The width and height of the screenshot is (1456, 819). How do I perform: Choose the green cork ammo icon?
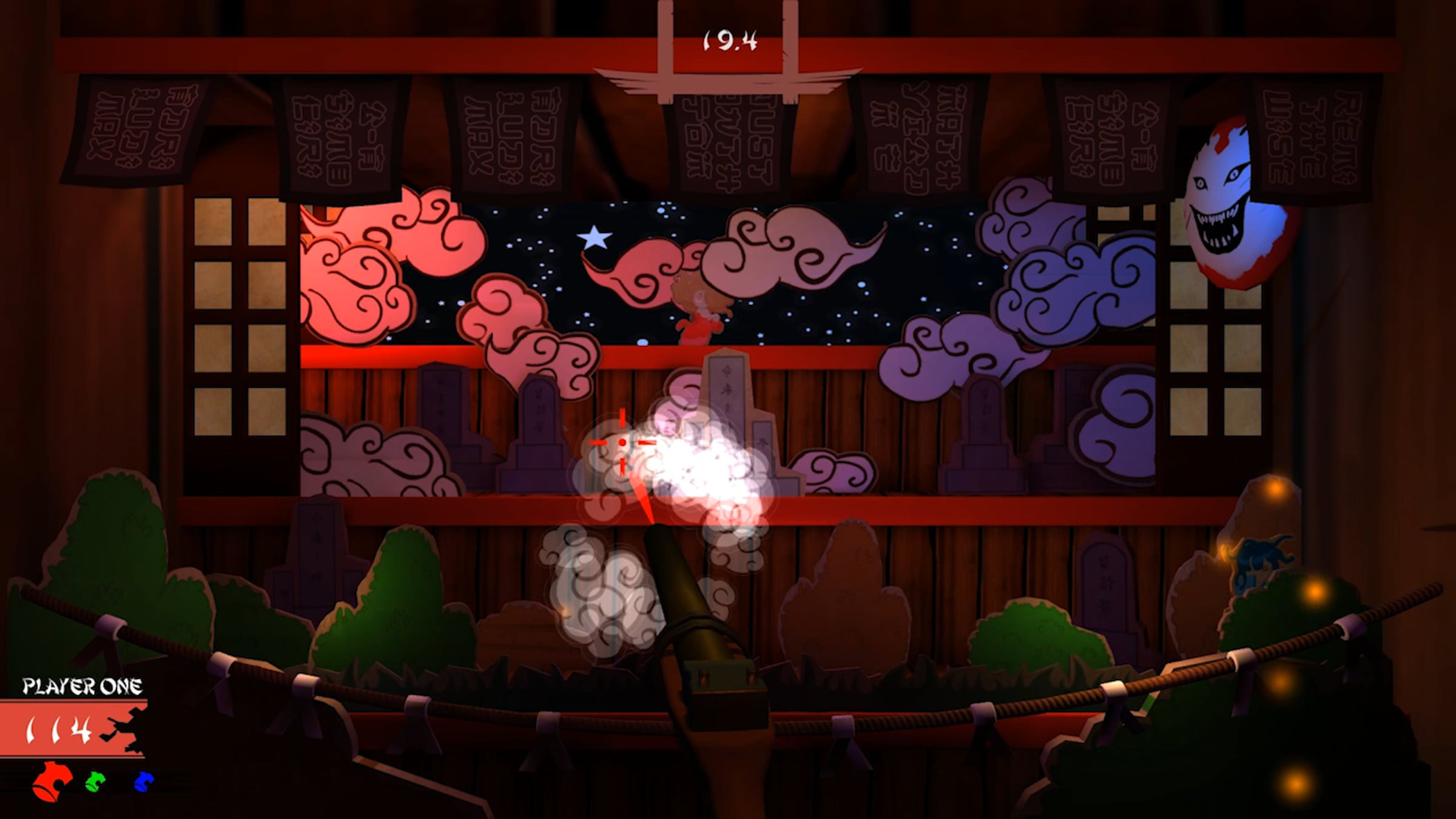(95, 781)
